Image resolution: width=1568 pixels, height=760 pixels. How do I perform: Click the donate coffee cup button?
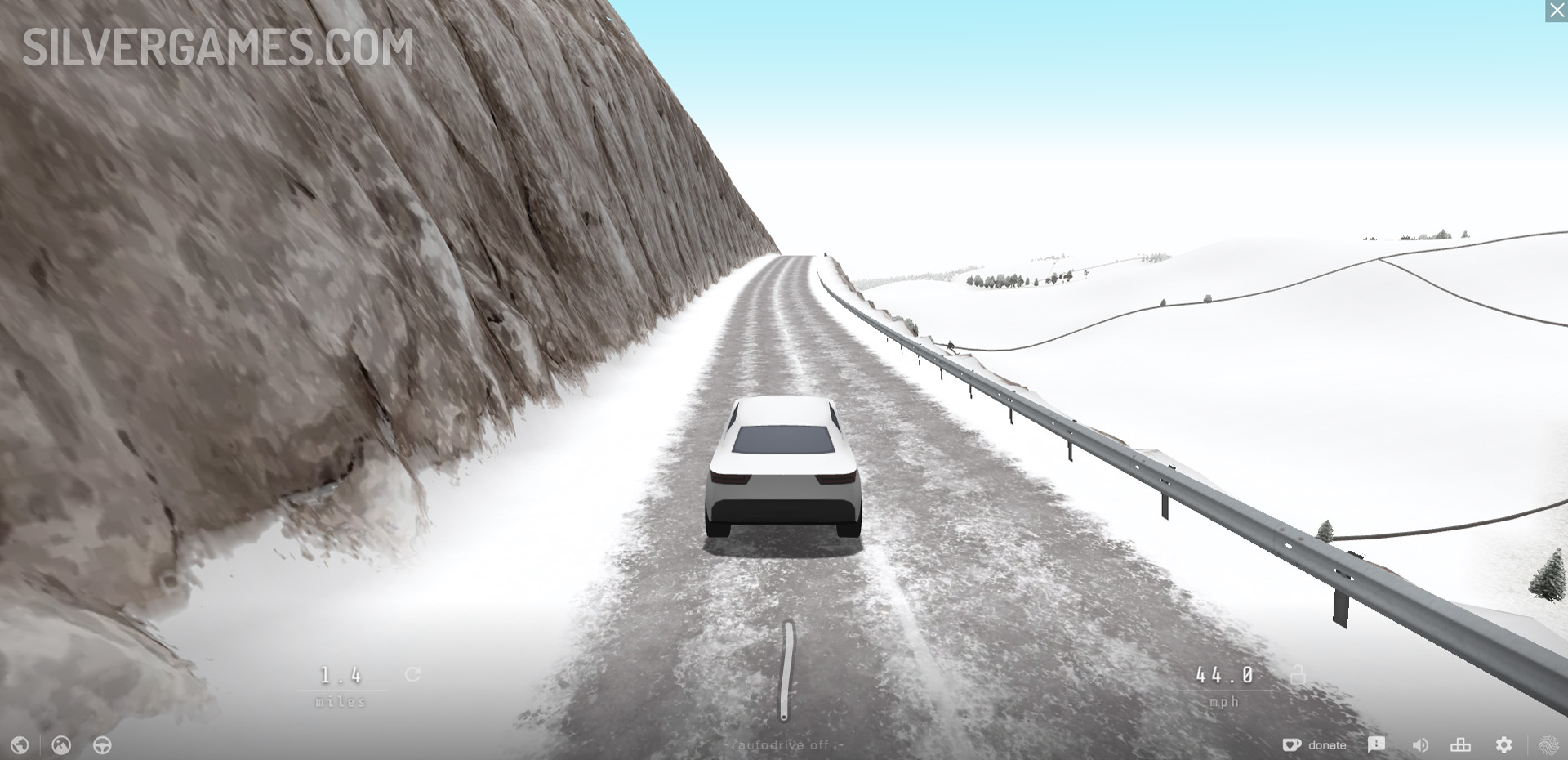pos(1314,745)
